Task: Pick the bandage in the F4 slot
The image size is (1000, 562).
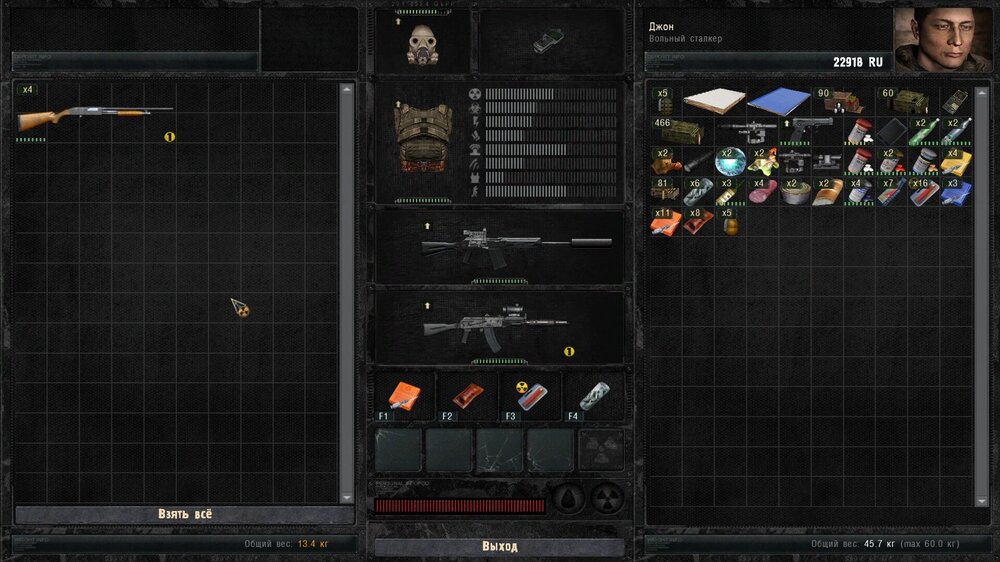Action: click(x=593, y=396)
